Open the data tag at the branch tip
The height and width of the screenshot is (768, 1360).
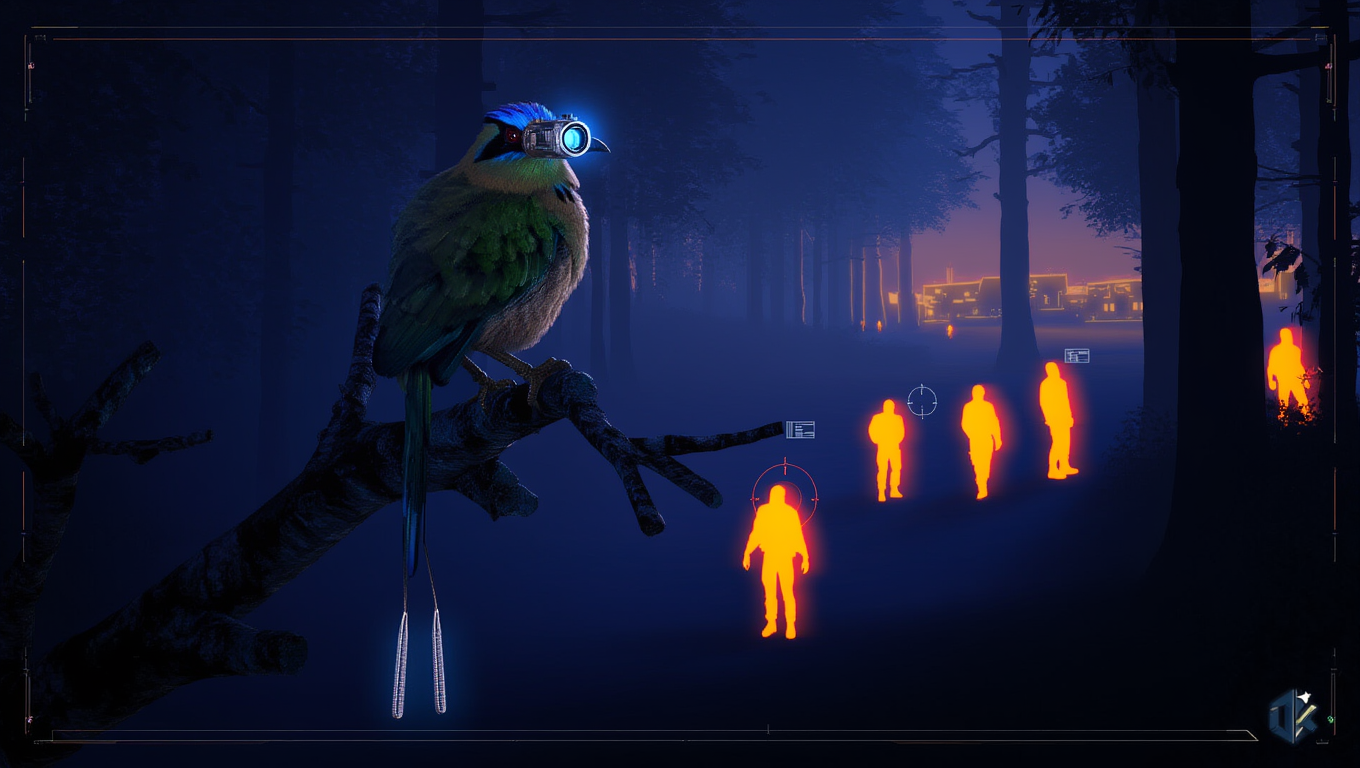click(x=800, y=430)
